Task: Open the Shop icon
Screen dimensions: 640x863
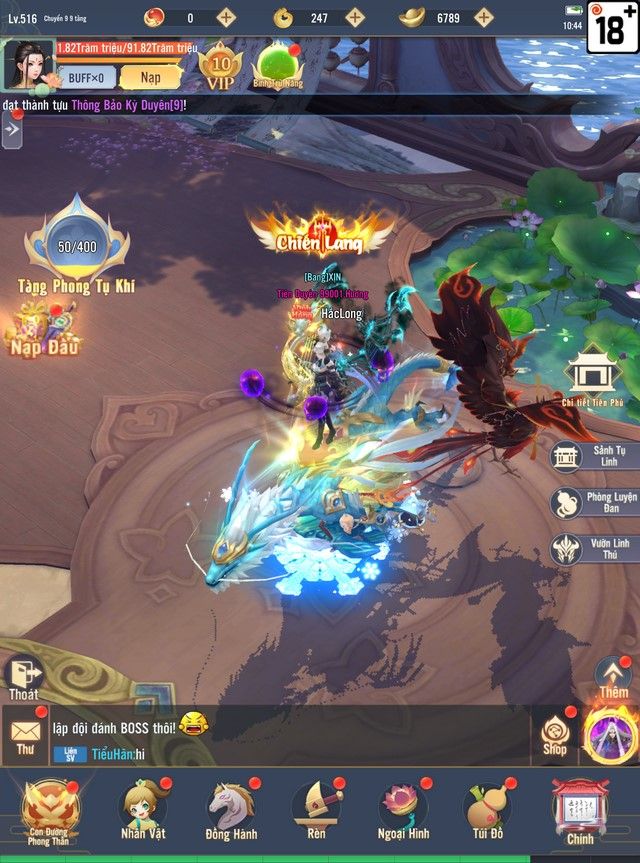Action: click(554, 735)
